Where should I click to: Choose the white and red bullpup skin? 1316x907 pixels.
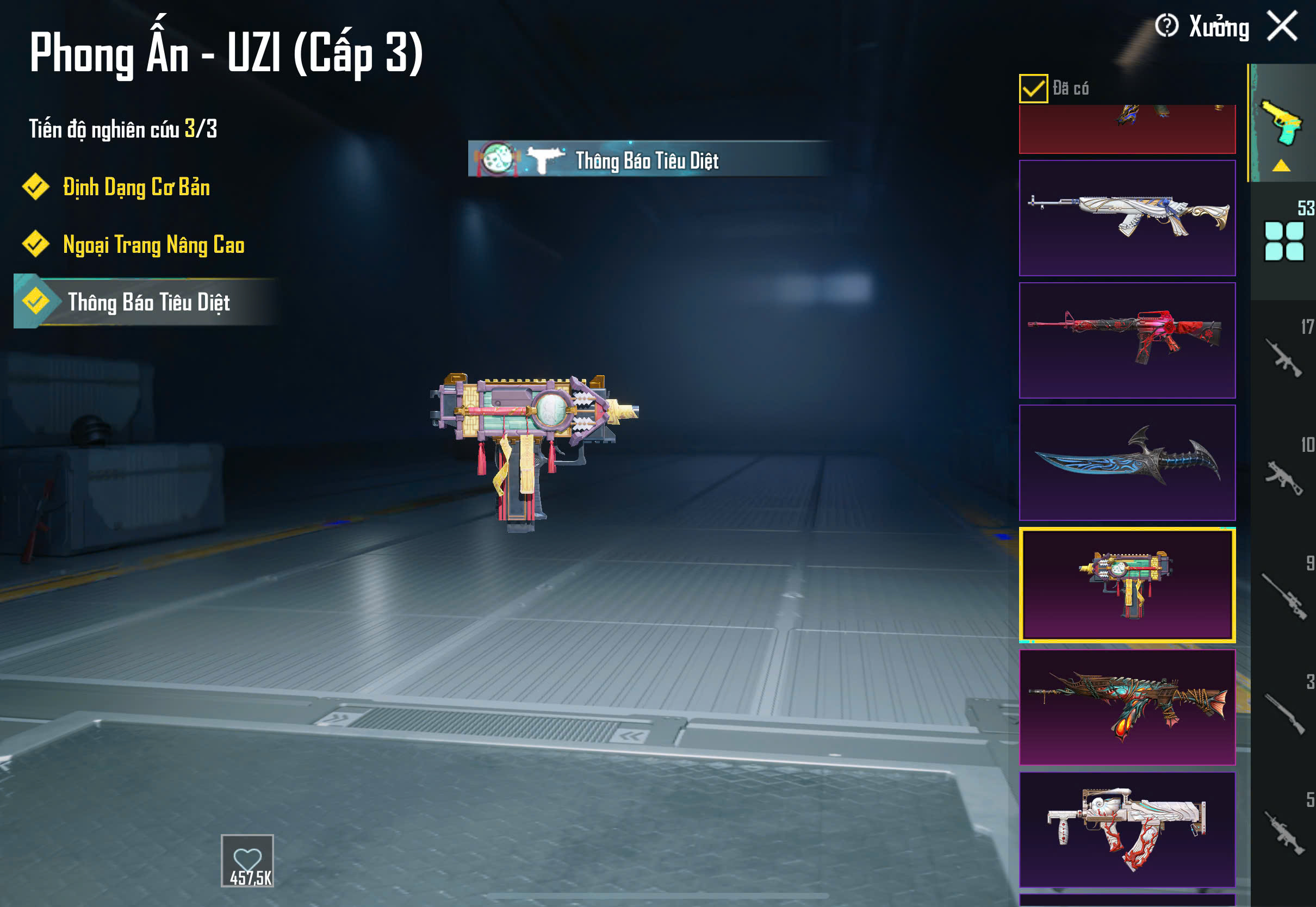tap(1127, 829)
